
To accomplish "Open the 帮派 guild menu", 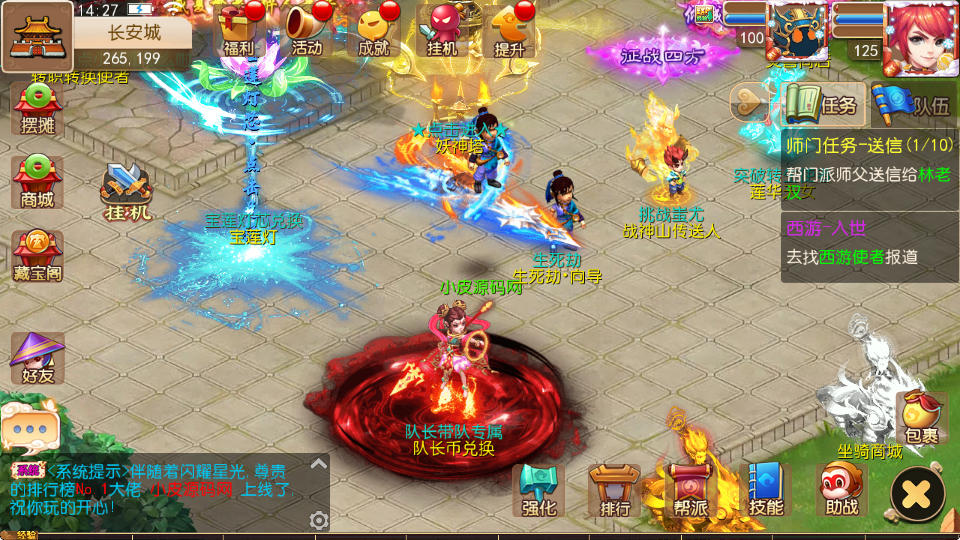I will point(690,490).
